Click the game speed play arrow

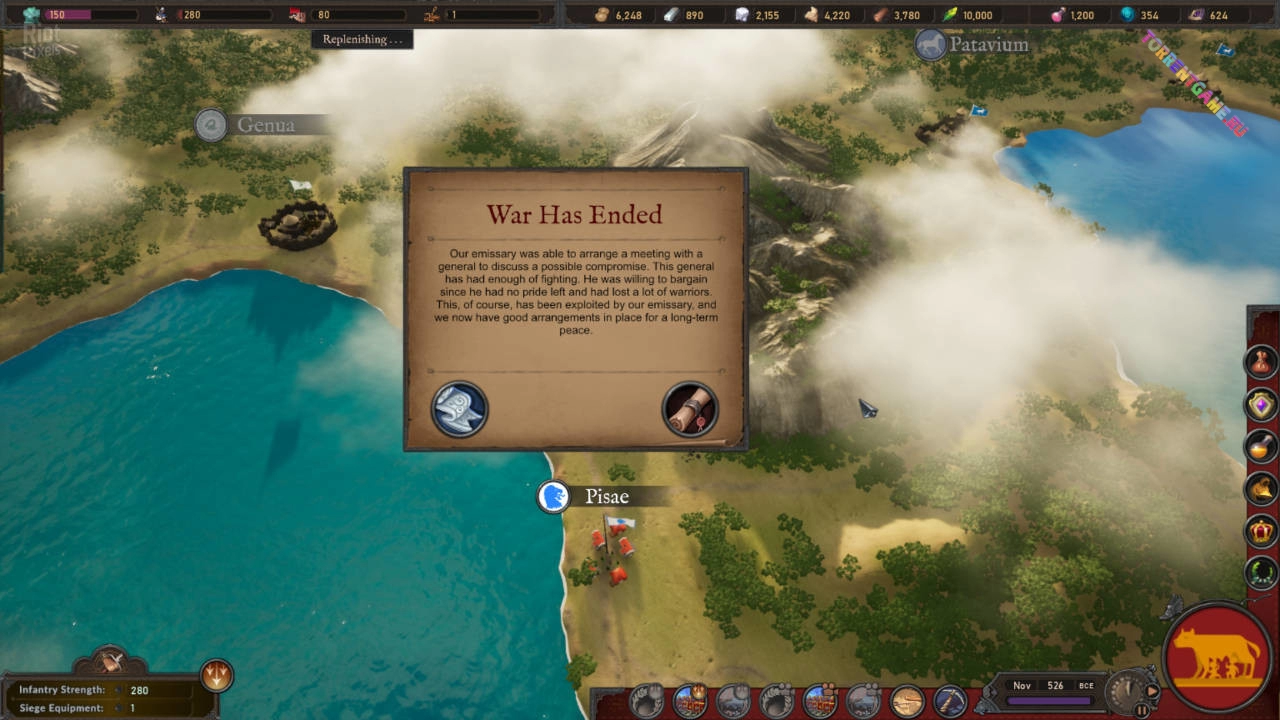click(1152, 690)
